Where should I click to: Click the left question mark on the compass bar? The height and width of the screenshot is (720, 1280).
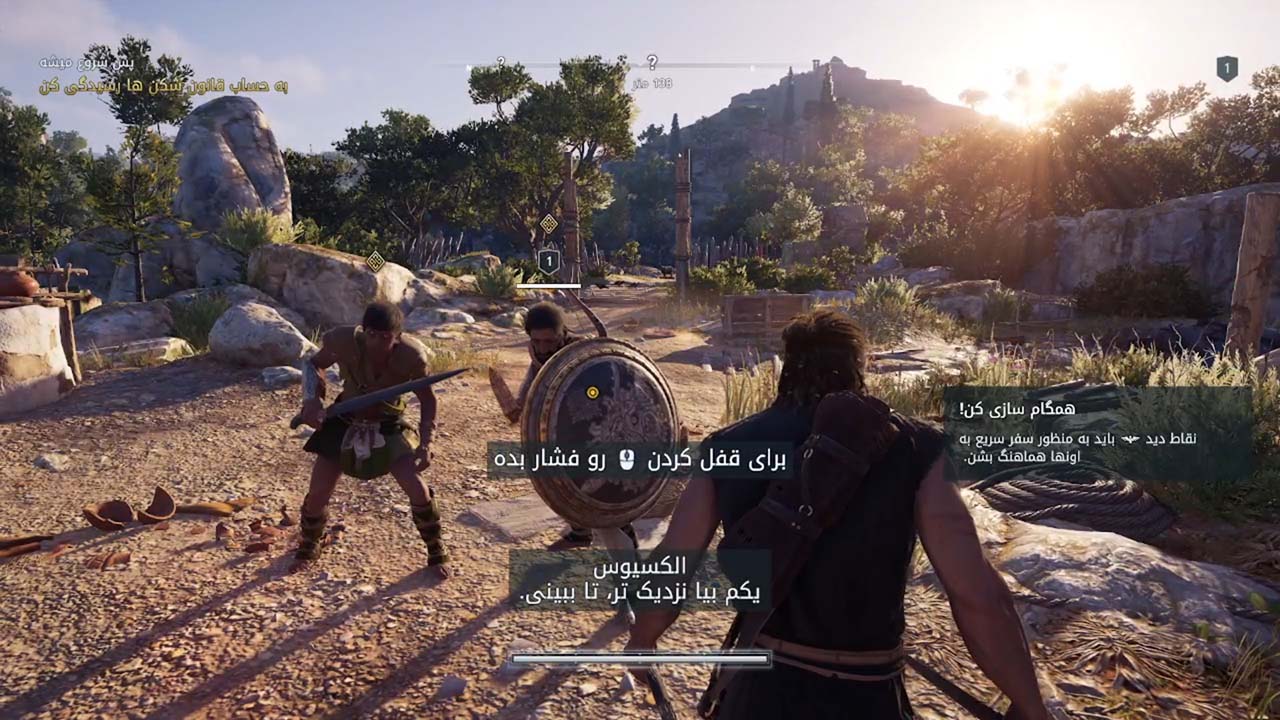pyautogui.click(x=500, y=62)
